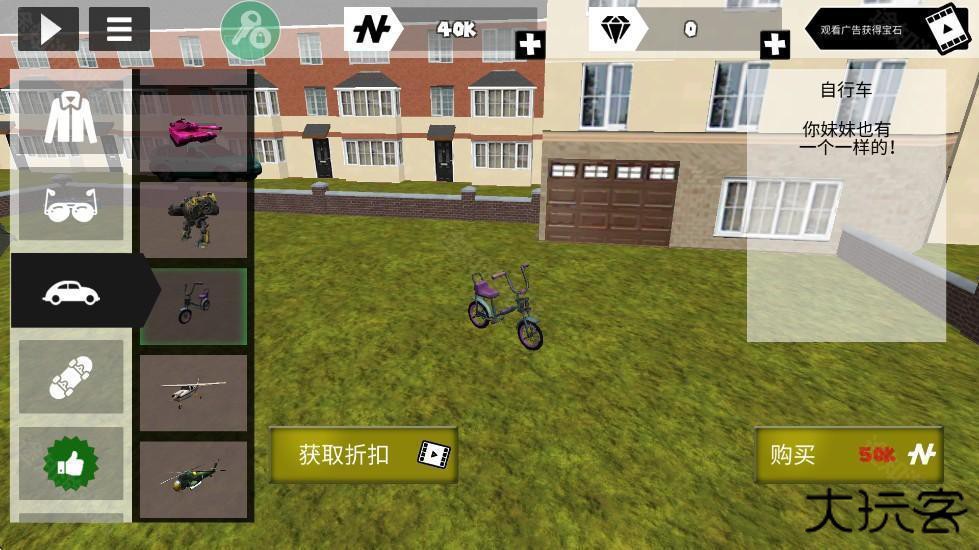Select the purple bicycle thumbnail
The width and height of the screenshot is (979, 550).
click(193, 305)
